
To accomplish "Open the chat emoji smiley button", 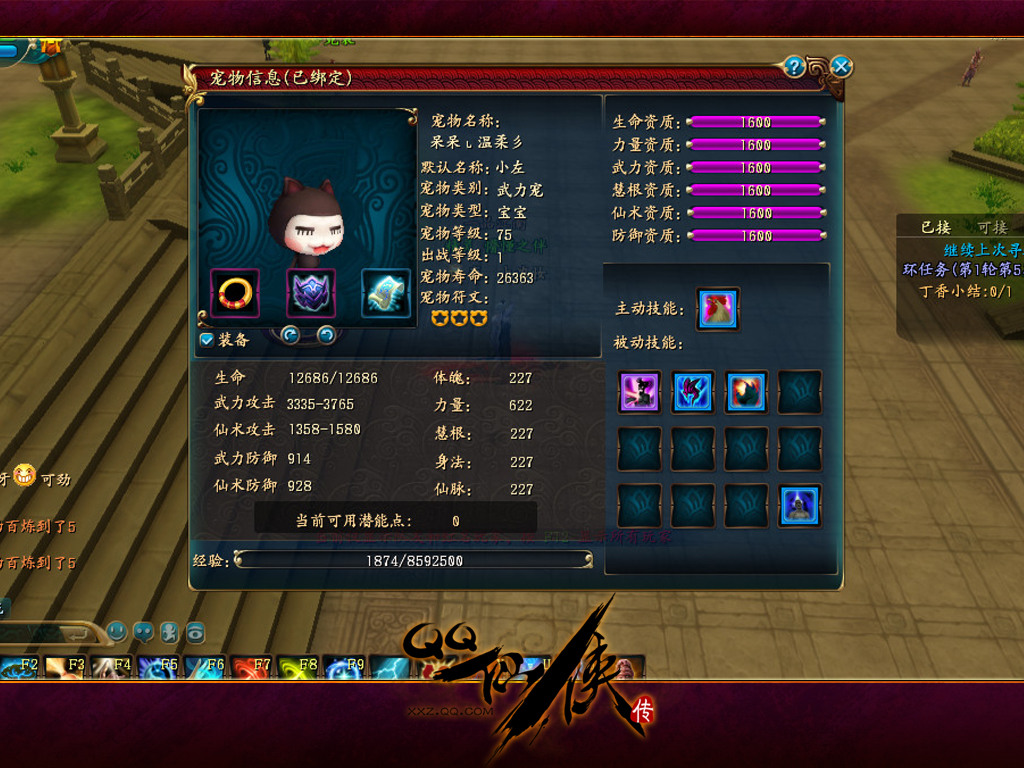I will (x=118, y=632).
